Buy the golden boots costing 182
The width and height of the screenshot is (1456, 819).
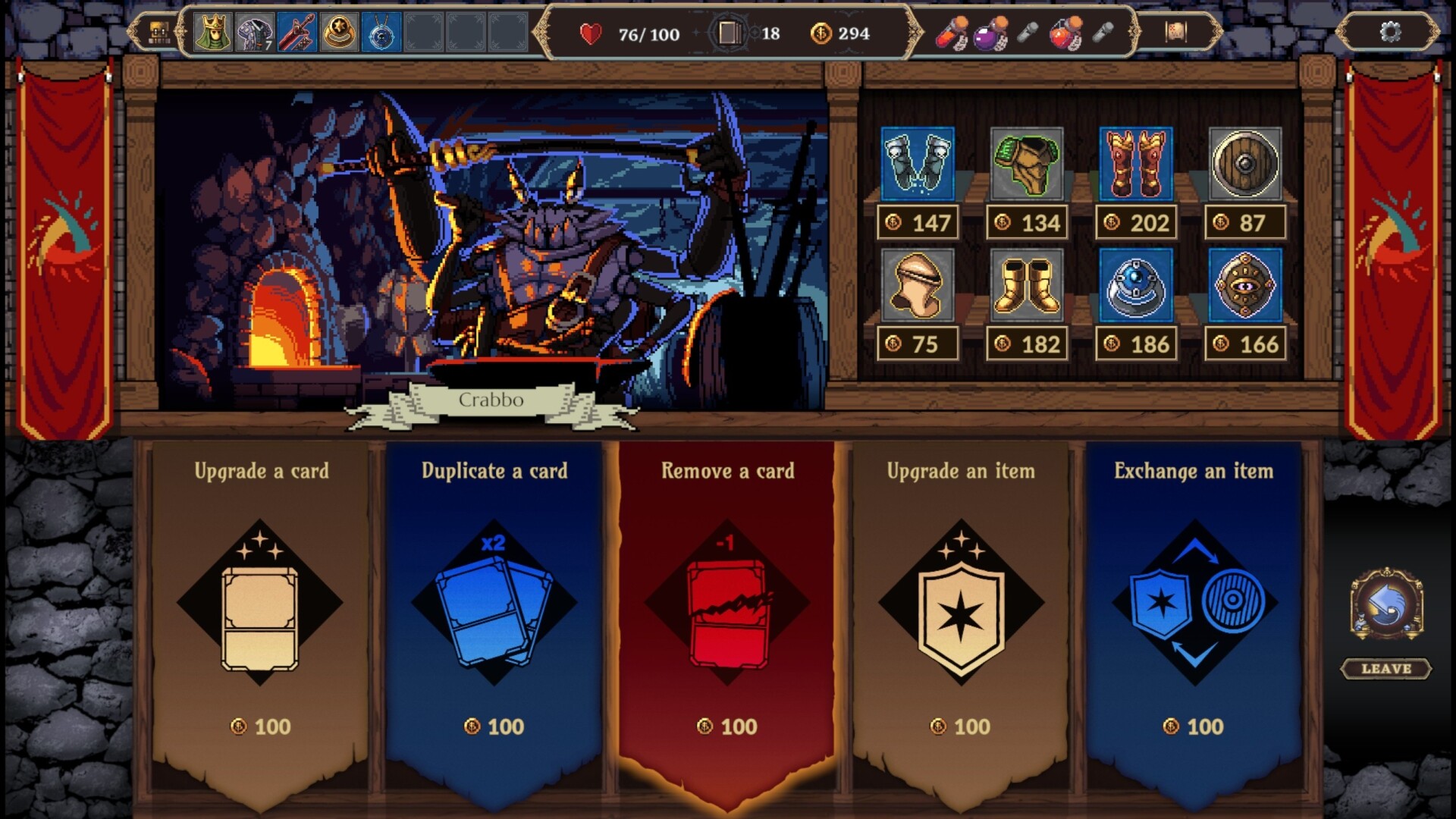click(x=1027, y=287)
